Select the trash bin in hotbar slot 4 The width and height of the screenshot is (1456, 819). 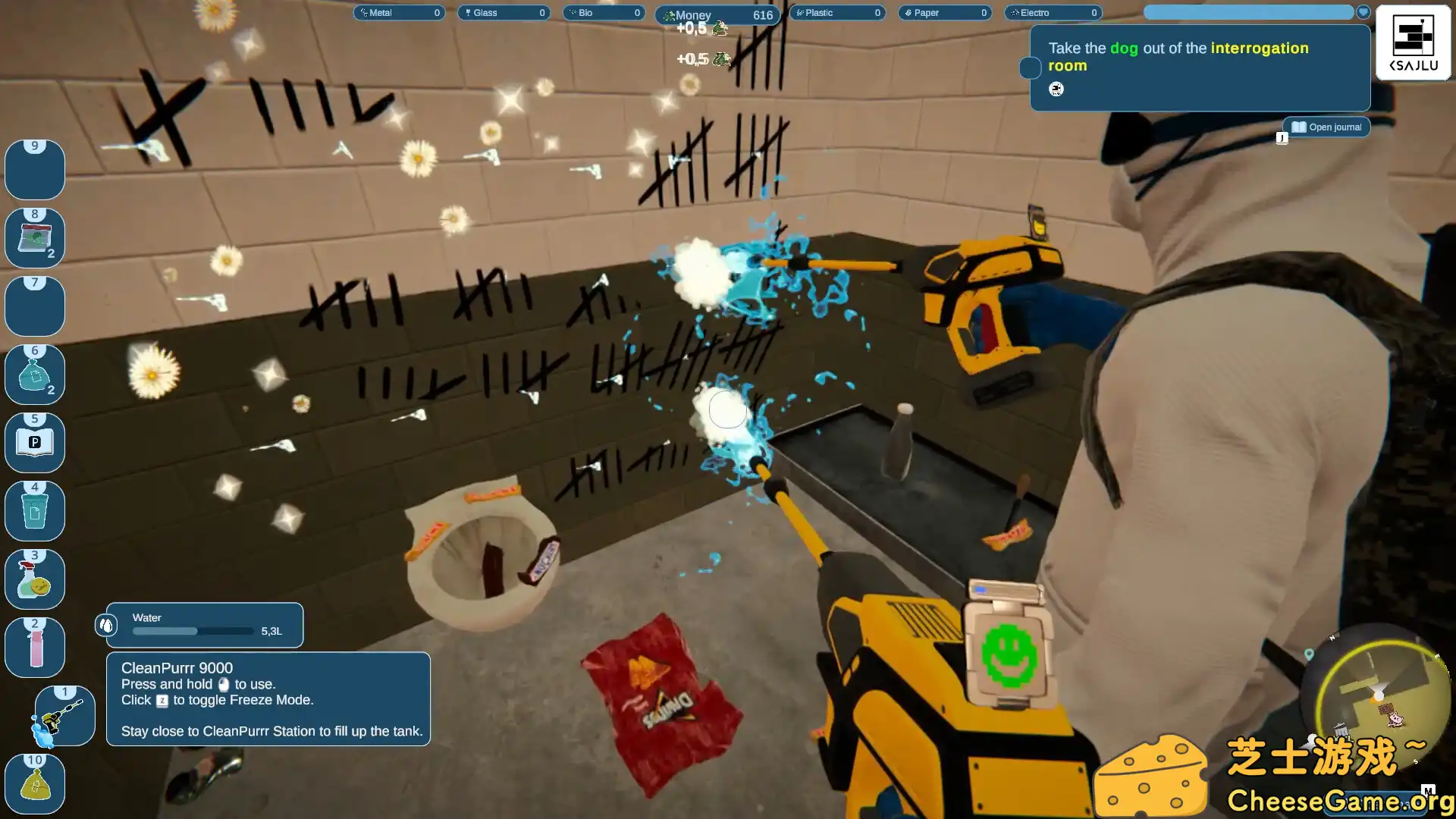click(x=35, y=510)
